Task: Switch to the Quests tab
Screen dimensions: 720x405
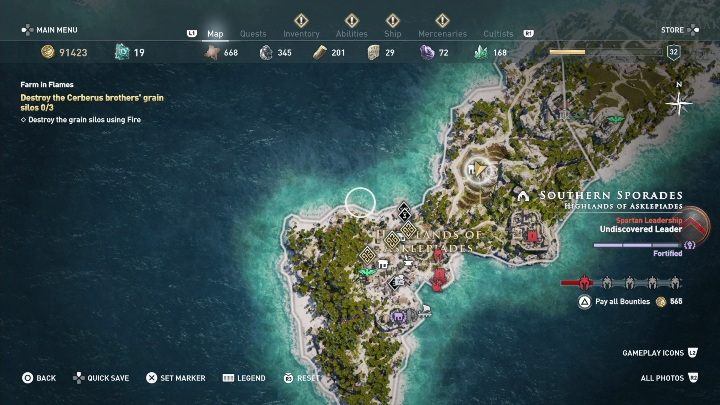Action: point(253,33)
